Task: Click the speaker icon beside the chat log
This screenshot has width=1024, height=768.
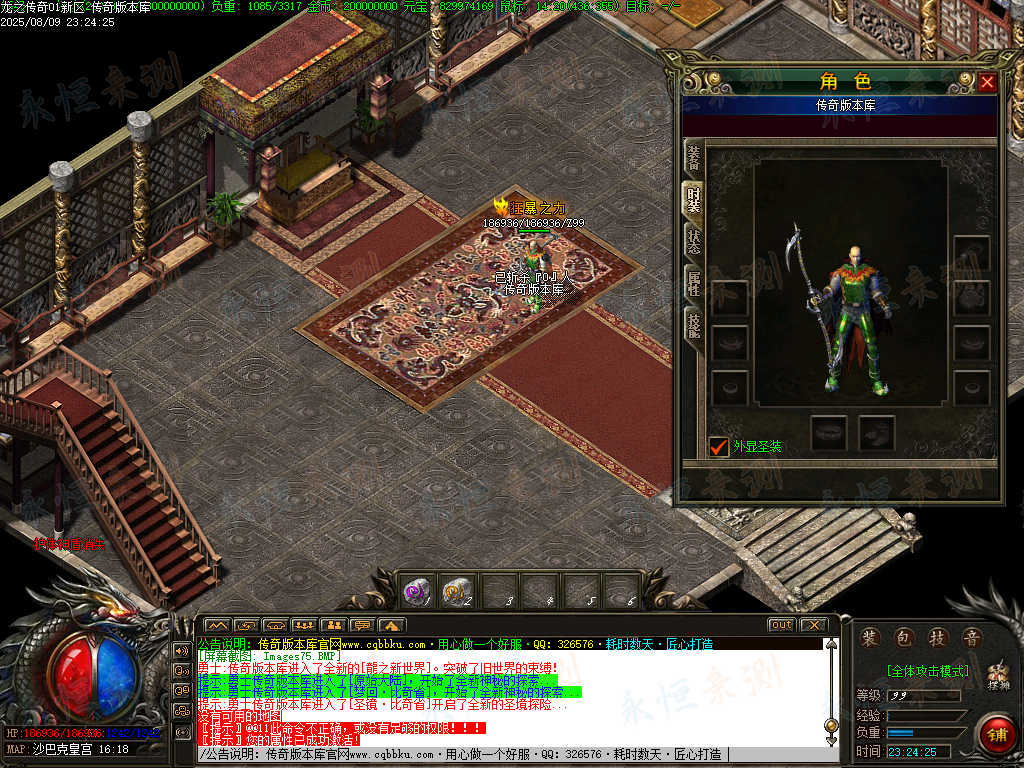Action: pyautogui.click(x=182, y=650)
